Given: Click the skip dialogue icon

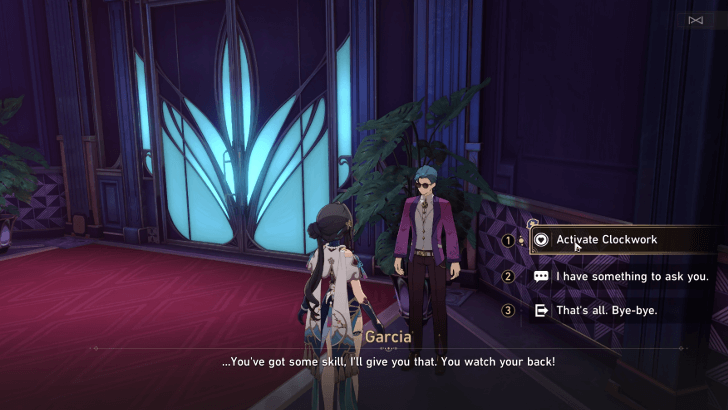Looking at the screenshot, I should coord(695,20).
